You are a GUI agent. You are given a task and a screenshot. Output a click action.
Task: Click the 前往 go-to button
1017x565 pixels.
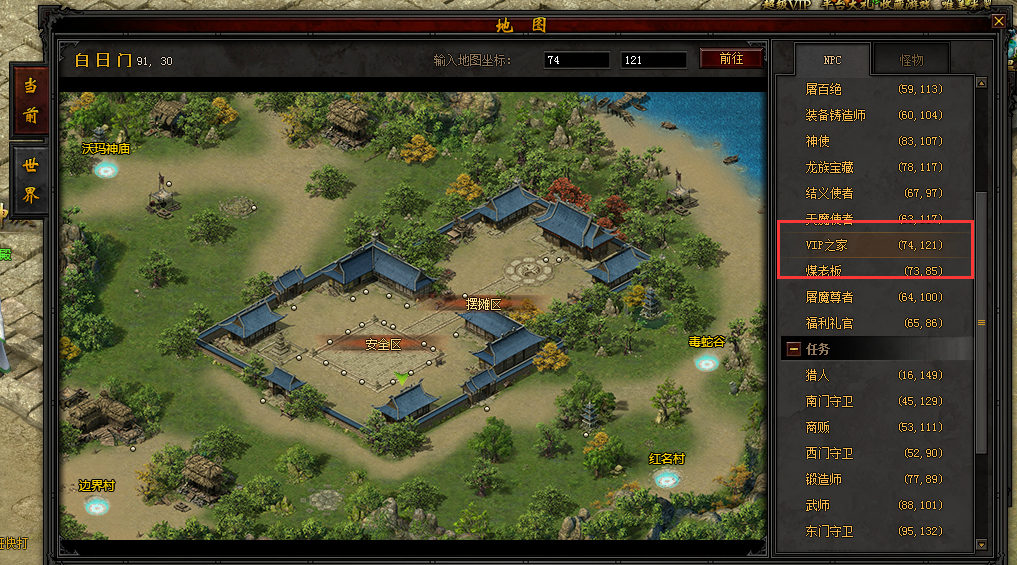point(731,59)
